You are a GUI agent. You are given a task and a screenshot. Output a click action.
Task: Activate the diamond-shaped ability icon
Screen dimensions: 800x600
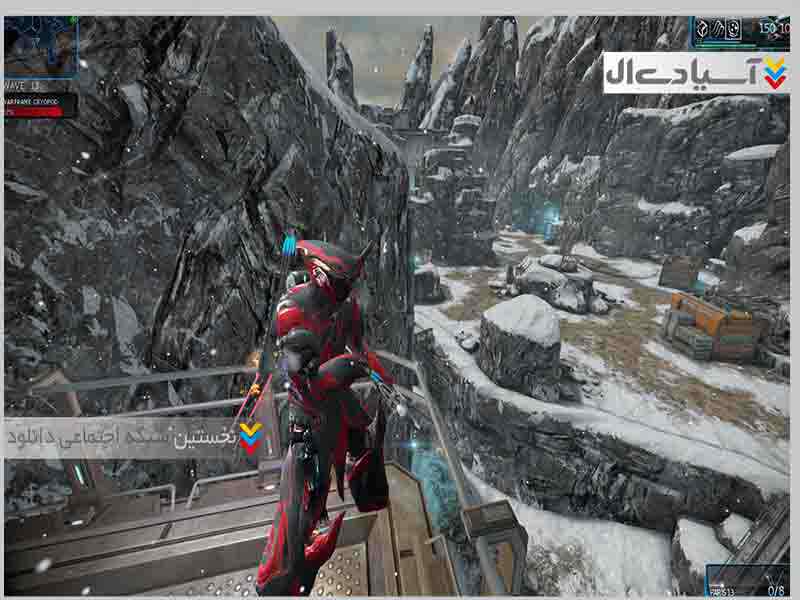point(701,29)
